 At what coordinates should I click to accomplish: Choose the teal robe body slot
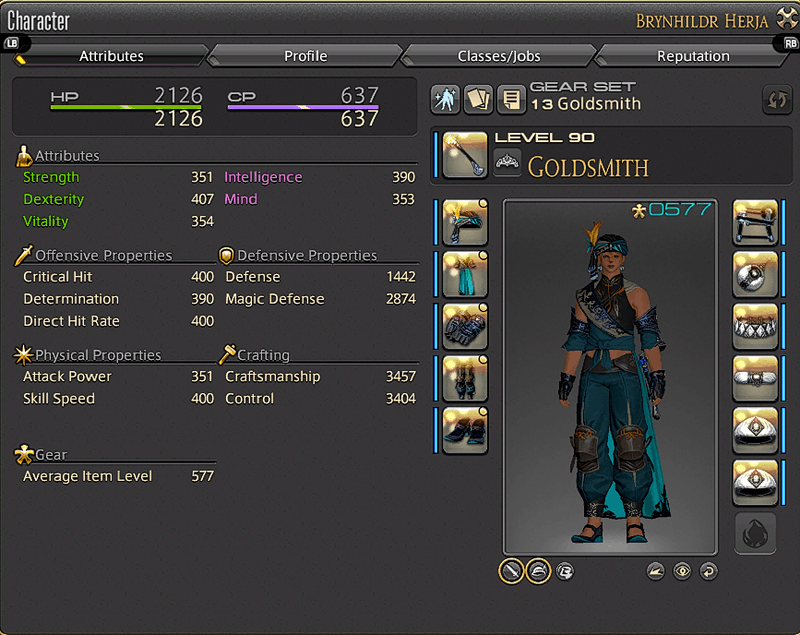tap(465, 274)
